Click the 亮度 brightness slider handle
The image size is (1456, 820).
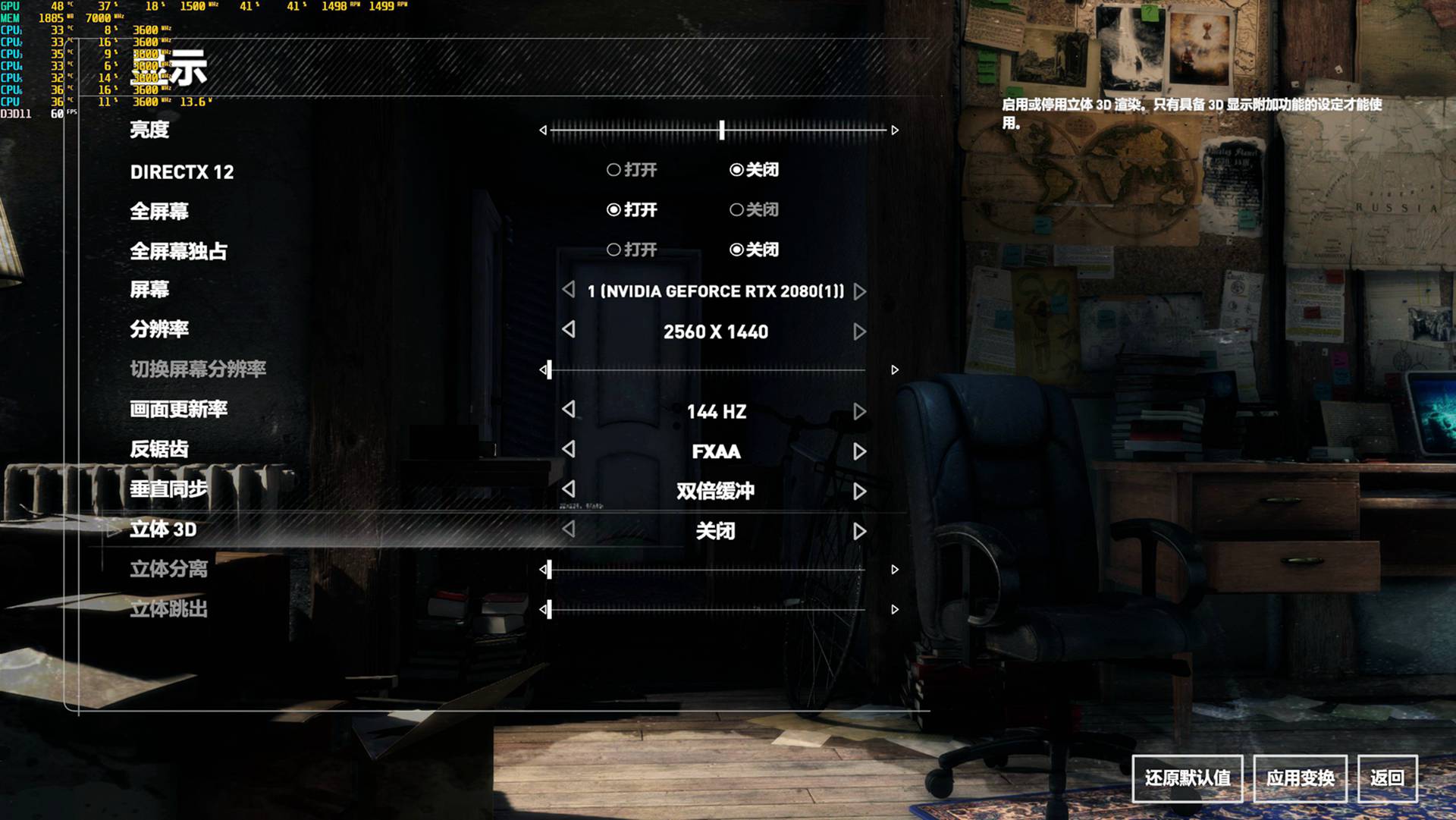pyautogui.click(x=722, y=130)
